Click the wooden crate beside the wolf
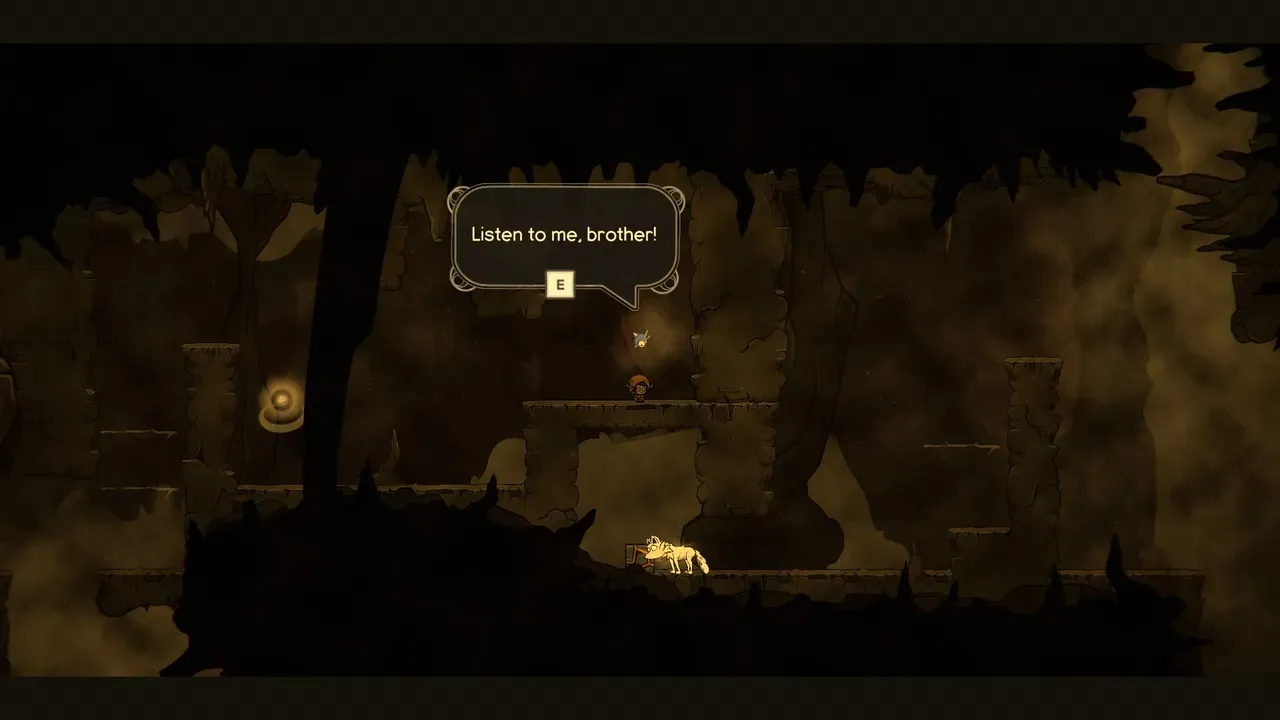Screen dimensions: 1280x720 tap(632, 555)
